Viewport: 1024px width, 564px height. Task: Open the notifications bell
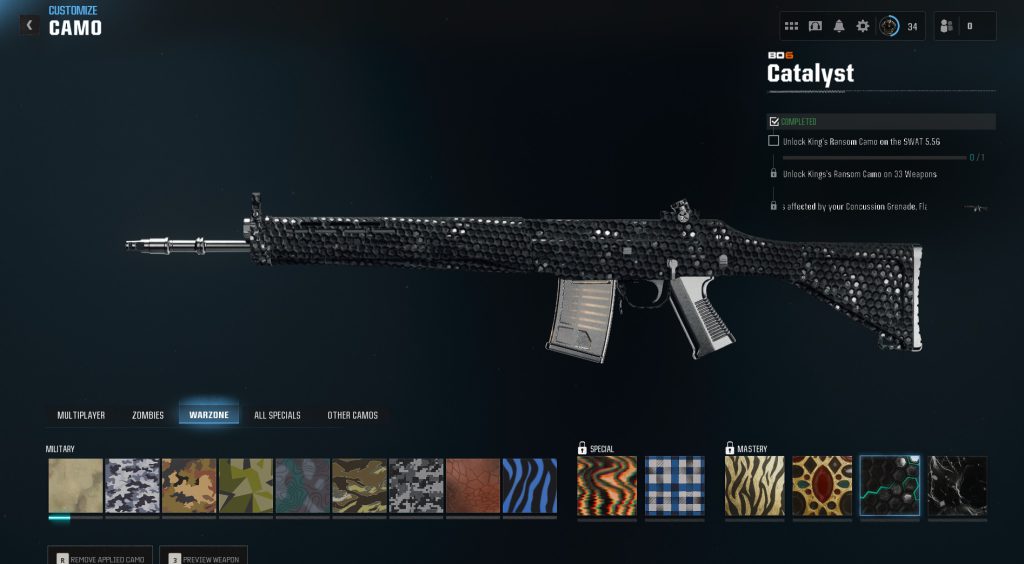click(x=839, y=26)
